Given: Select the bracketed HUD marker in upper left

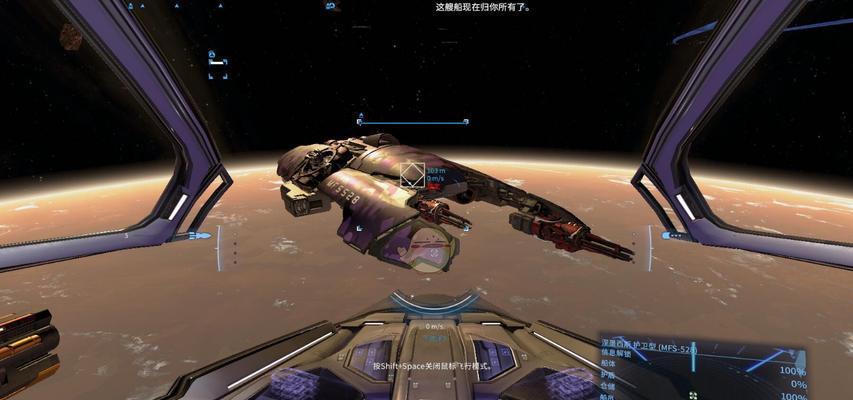Looking at the screenshot, I should [217, 62].
